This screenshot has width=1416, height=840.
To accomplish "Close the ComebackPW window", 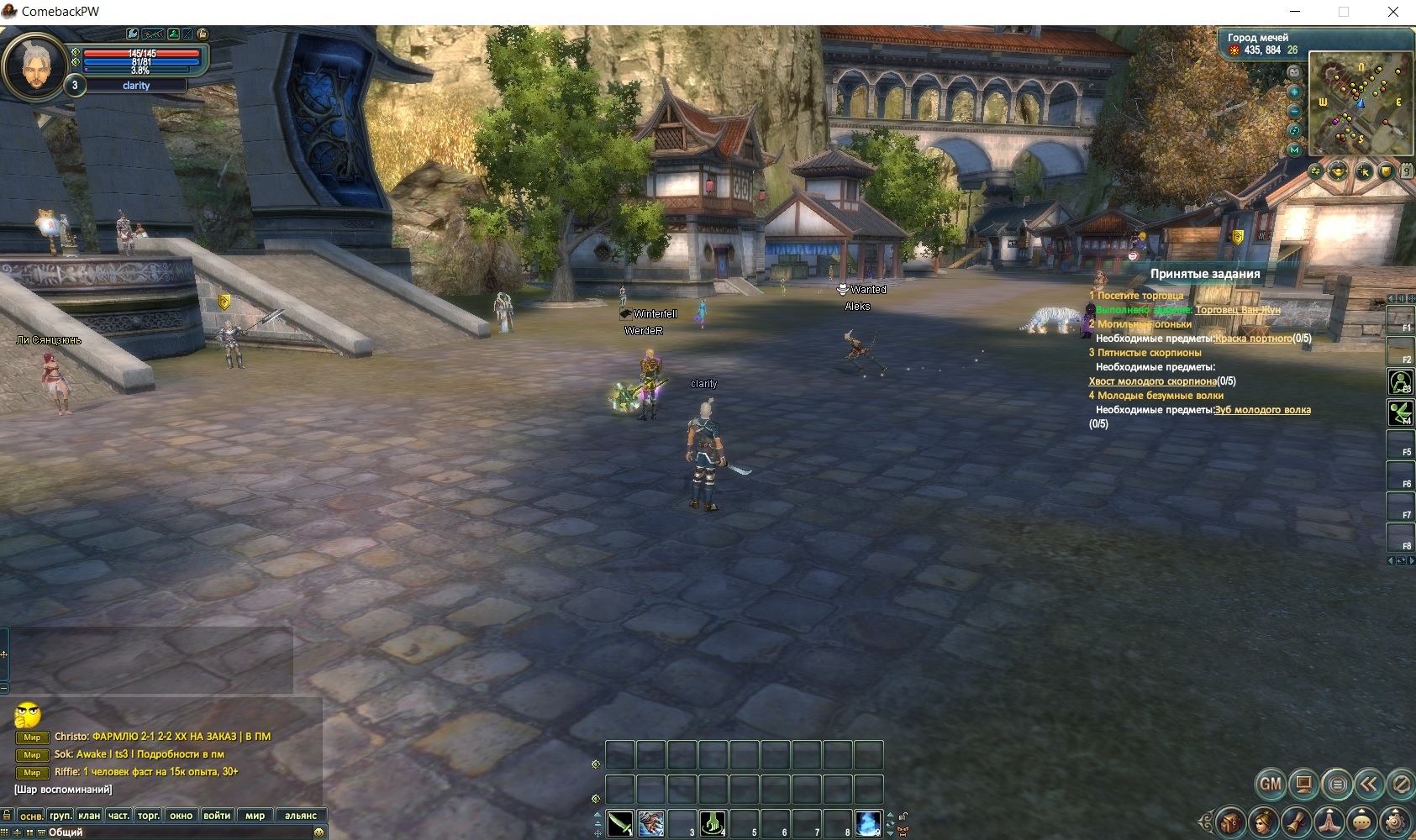I will [x=1392, y=12].
